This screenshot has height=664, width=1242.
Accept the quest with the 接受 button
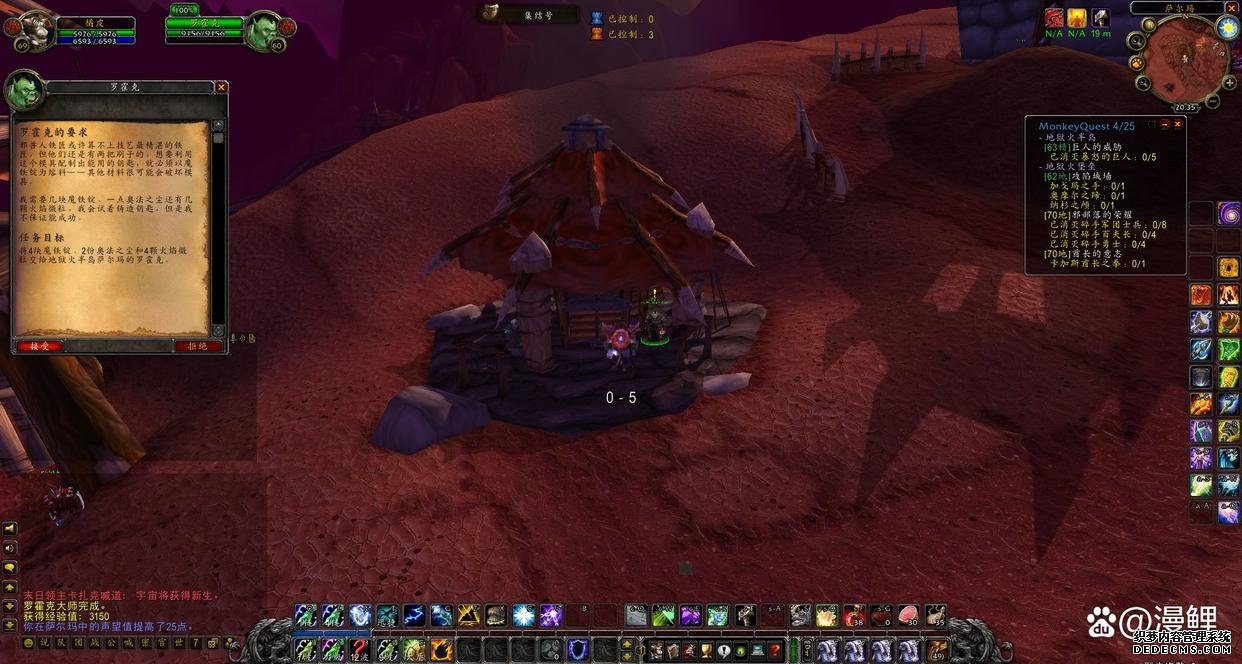(x=40, y=346)
